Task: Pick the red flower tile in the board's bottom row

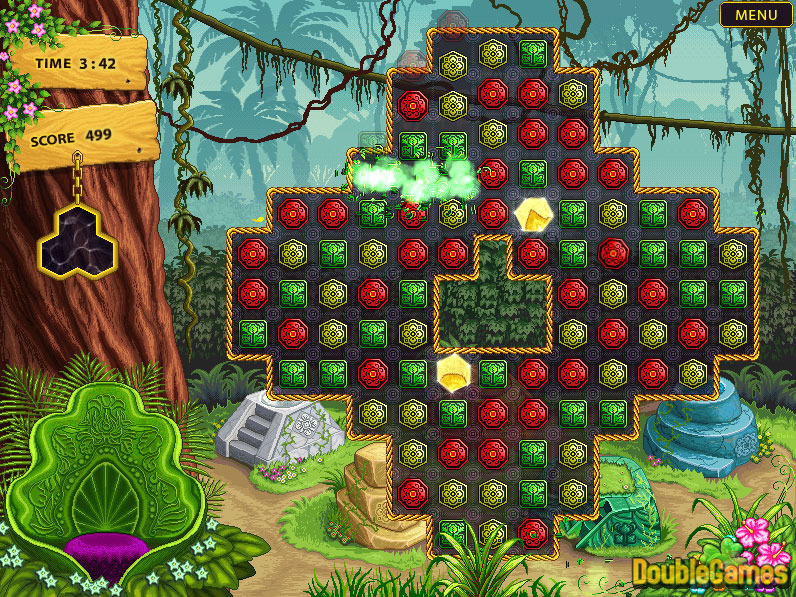Action: click(x=532, y=531)
